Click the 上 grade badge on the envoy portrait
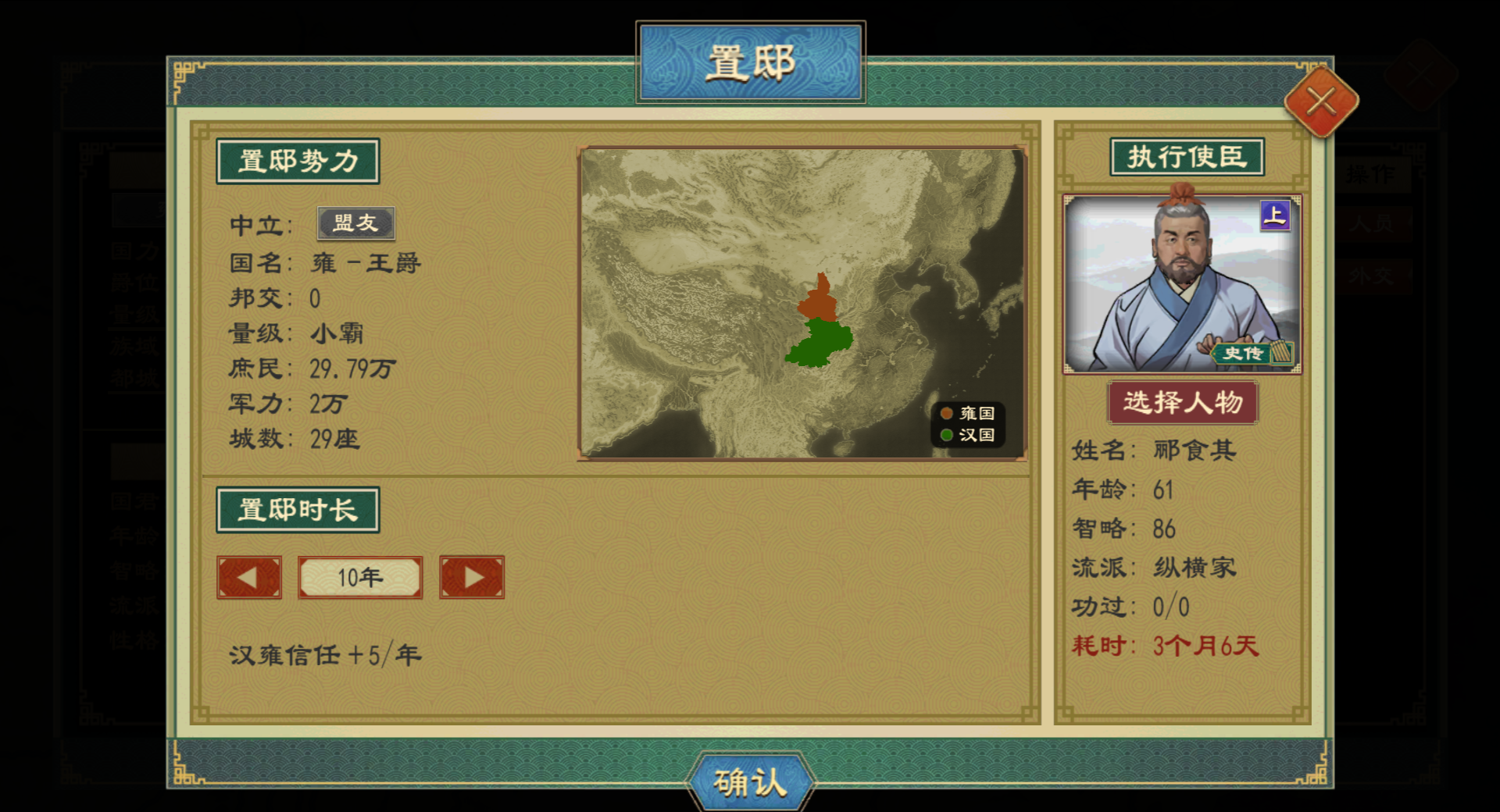Viewport: 1500px width, 812px height. pos(1273,216)
